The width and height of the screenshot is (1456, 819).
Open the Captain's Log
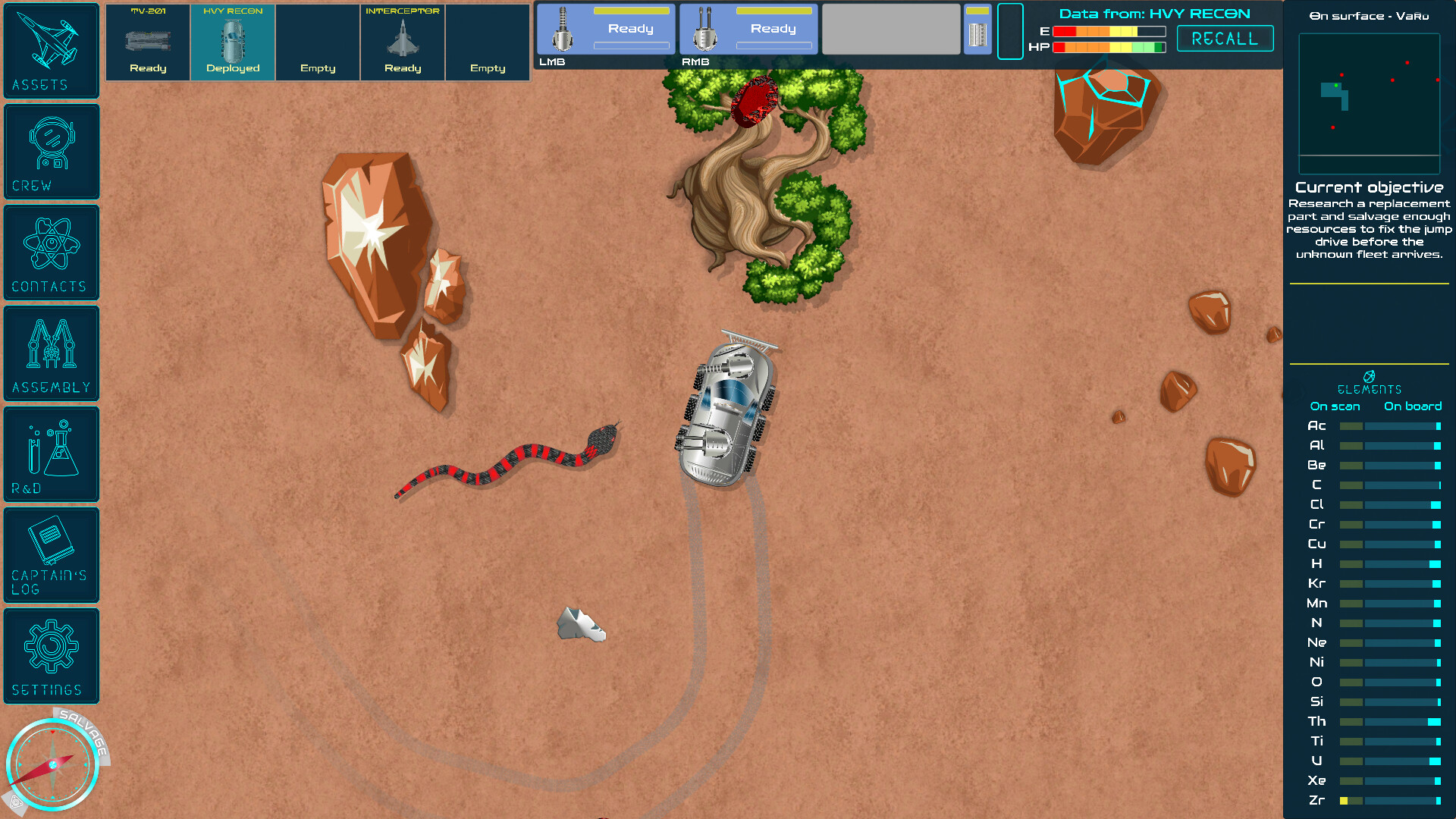pyautogui.click(x=50, y=554)
